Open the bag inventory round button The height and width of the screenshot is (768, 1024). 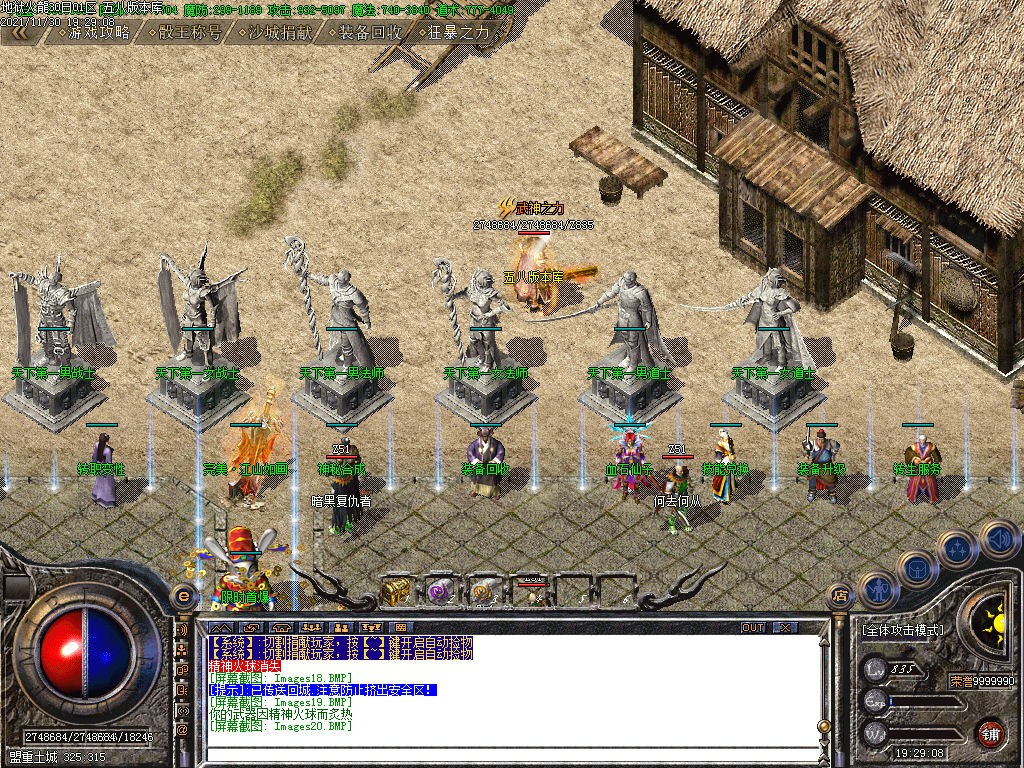point(916,569)
